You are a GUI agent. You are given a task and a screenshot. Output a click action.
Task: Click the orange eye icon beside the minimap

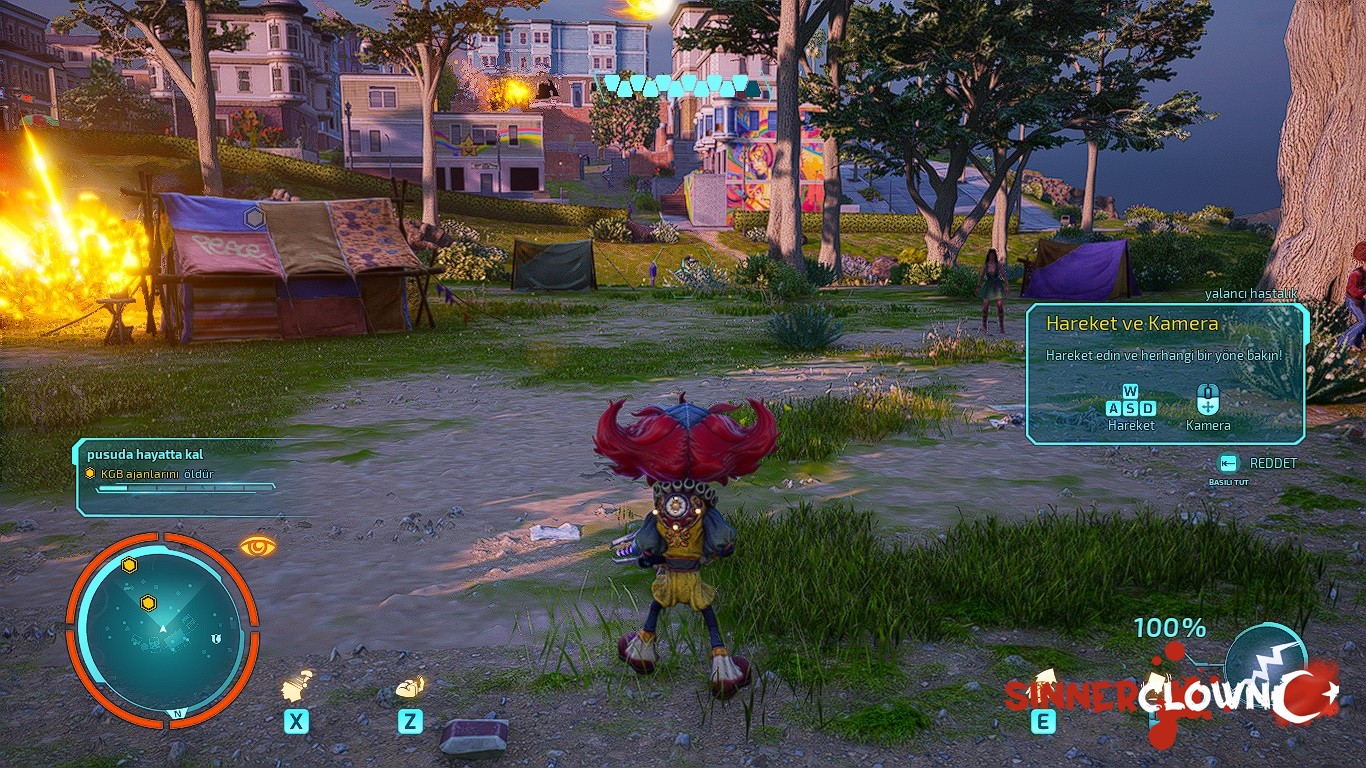point(257,546)
